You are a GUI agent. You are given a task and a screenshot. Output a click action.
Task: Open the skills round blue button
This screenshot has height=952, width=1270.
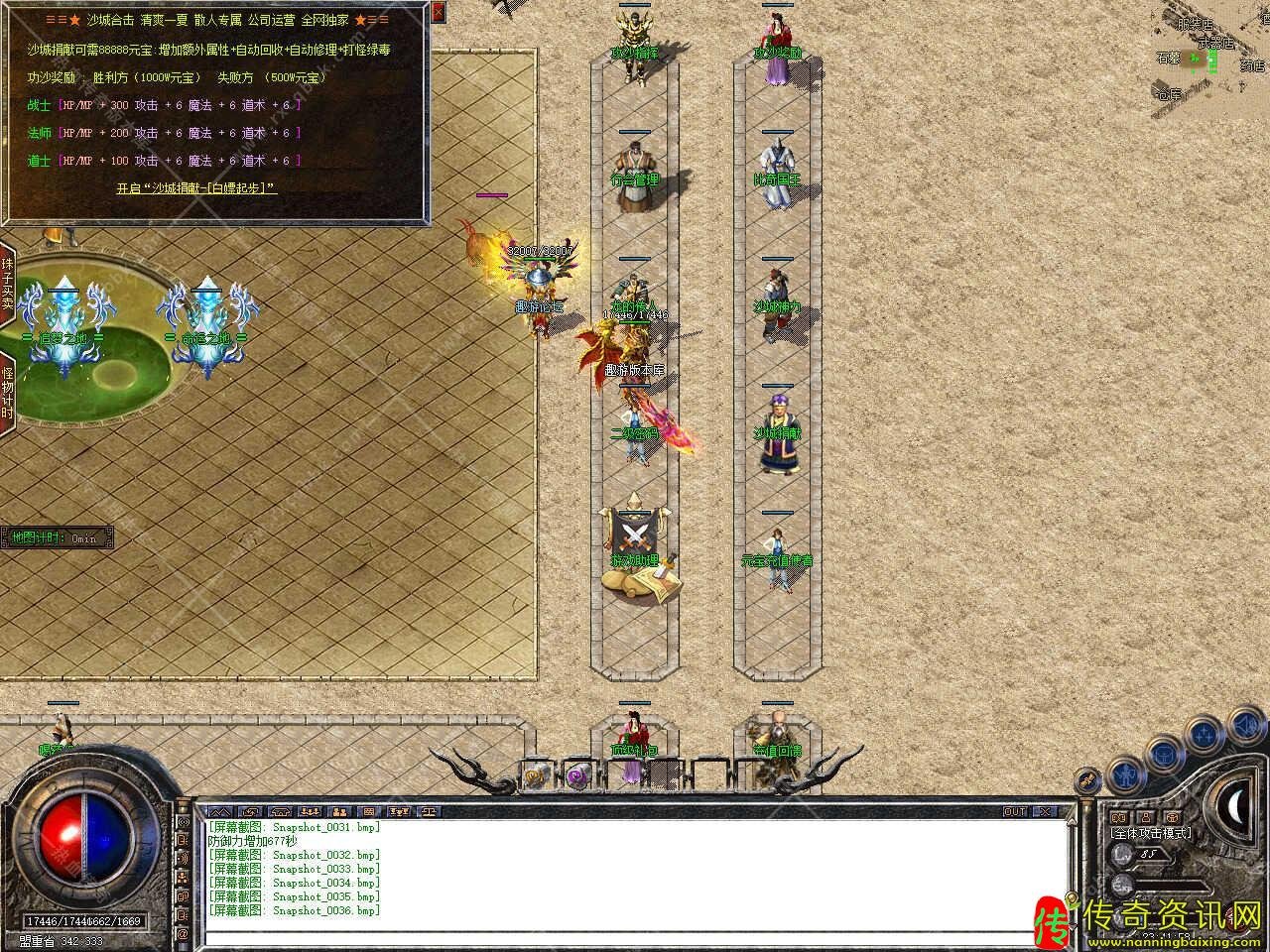(x=1204, y=735)
